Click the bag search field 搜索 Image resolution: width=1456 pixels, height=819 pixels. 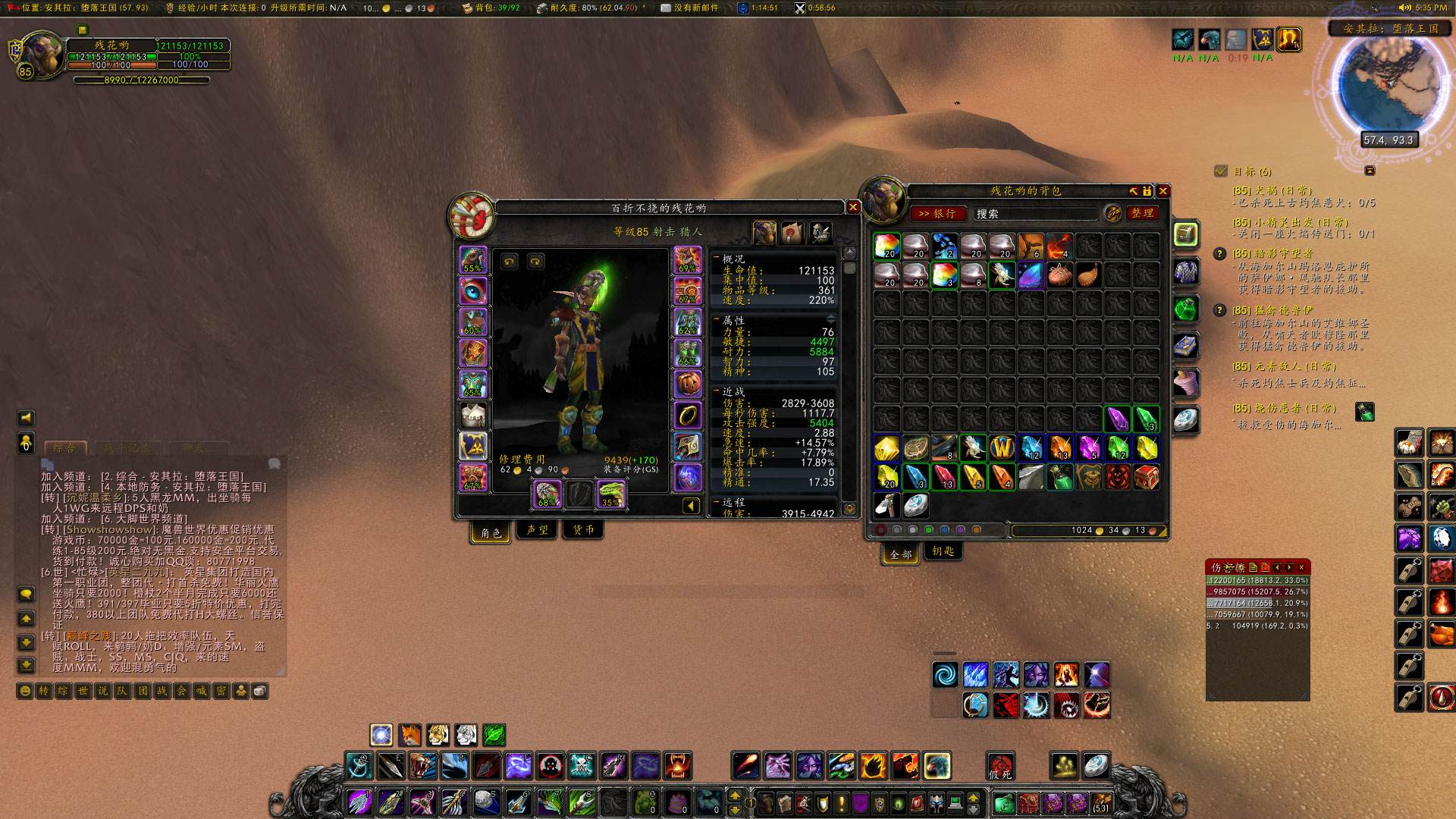1035,214
